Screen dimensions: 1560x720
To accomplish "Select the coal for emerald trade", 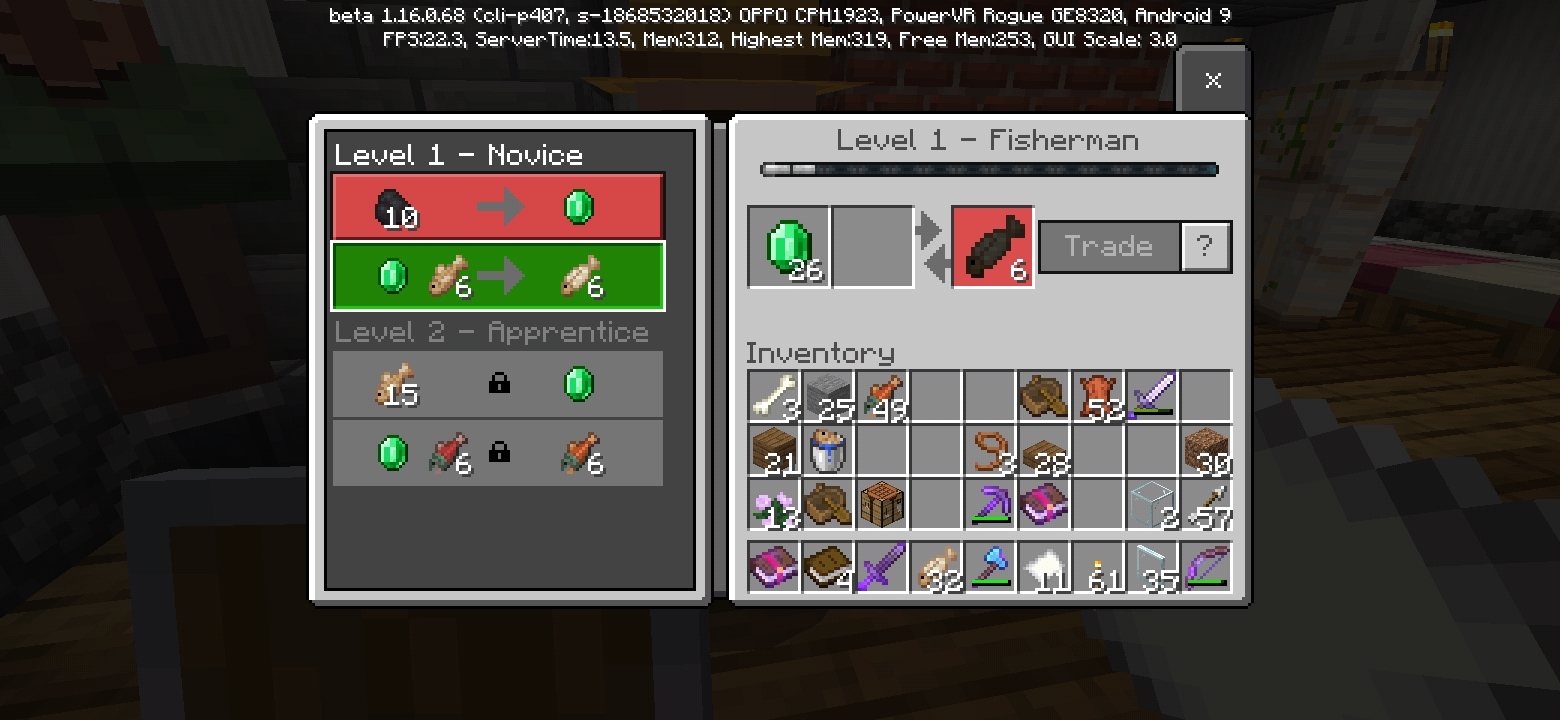I will [498, 207].
